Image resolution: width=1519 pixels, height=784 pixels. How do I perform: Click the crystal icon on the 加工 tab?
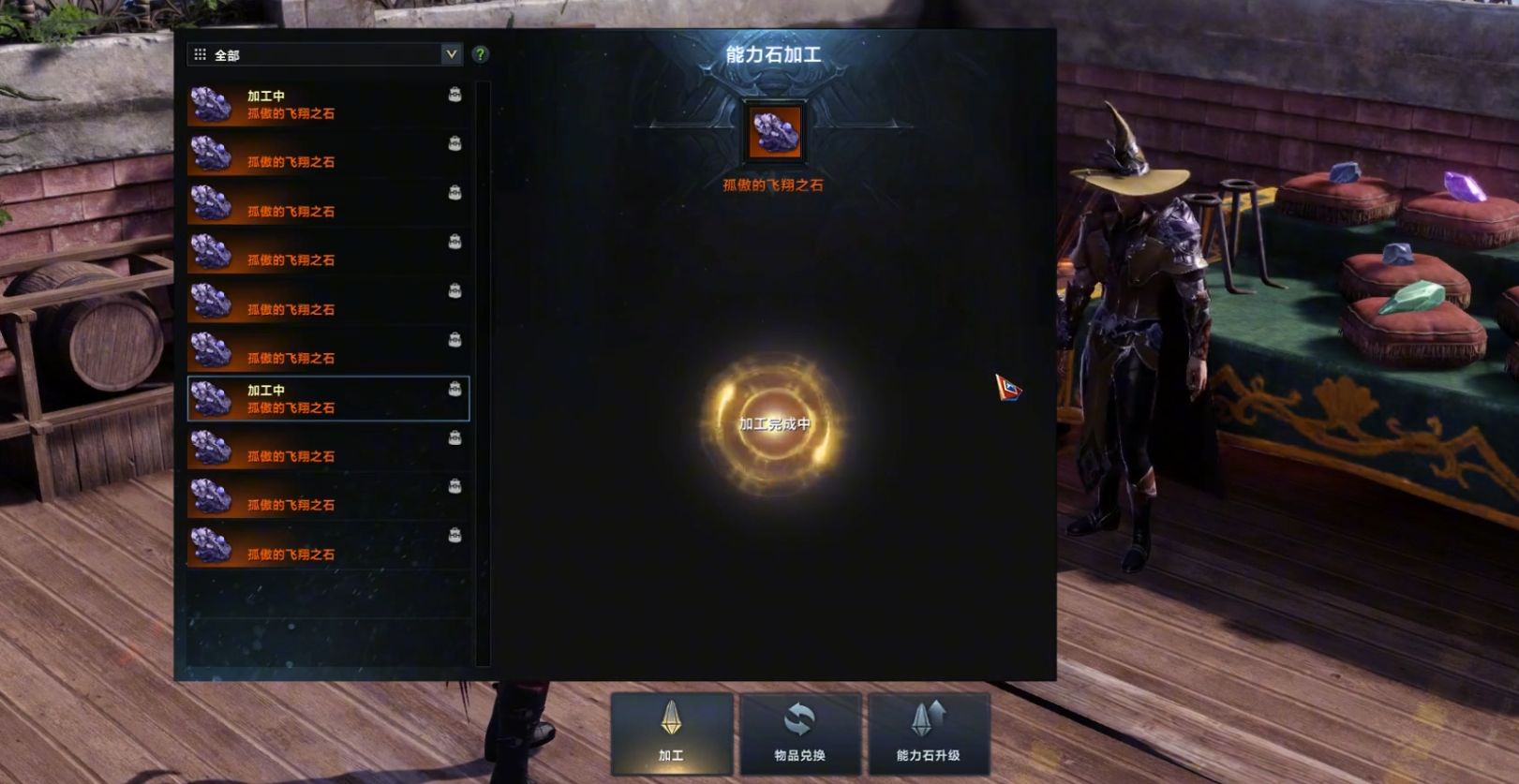tap(671, 717)
